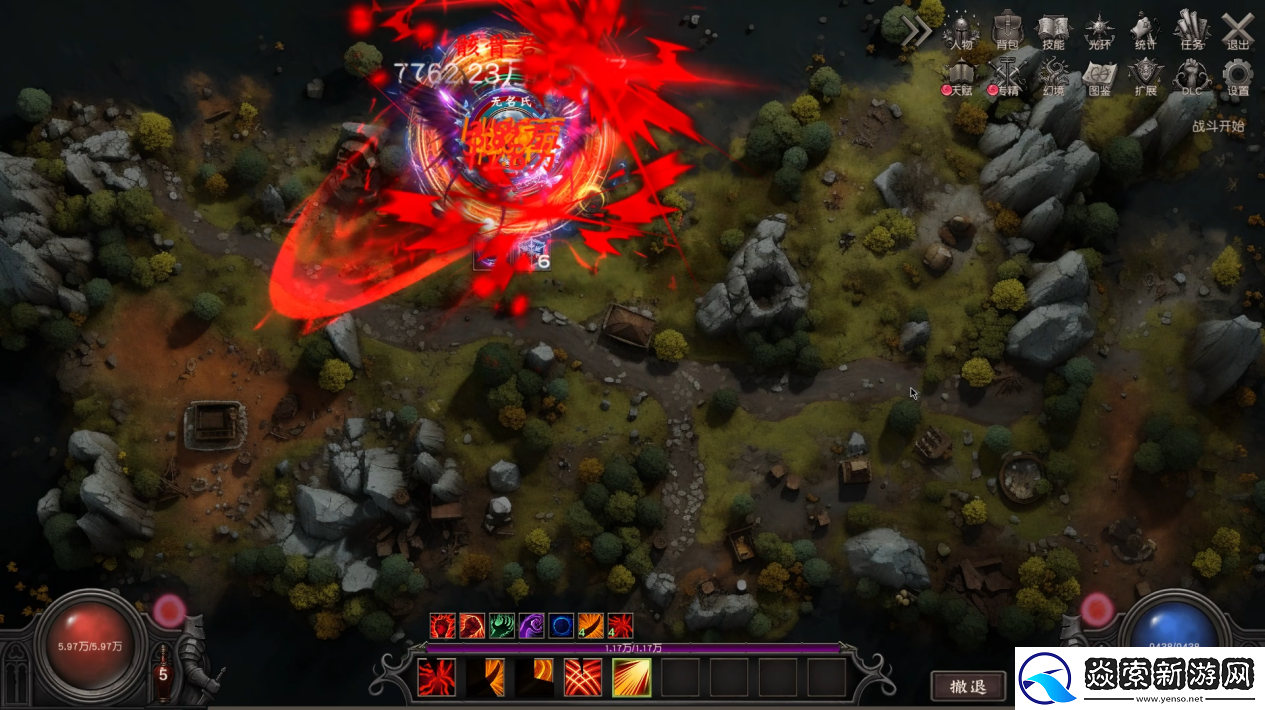Open the 设置 settings gear
Screen dimensions: 1265x710
pos(1238,76)
